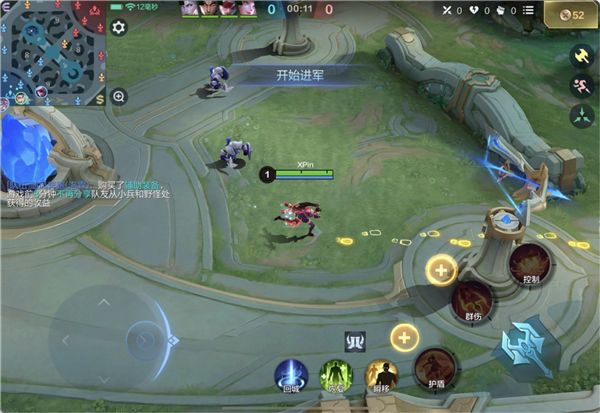600x413 pixels.
Task: Upgrade the 护盾 skill with its plus button
Action: (404, 336)
